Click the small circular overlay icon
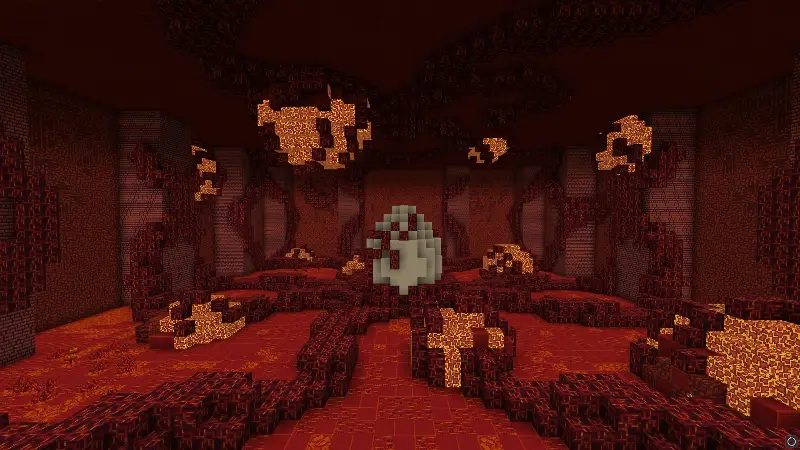Viewport: 800px width, 450px height. (x=791, y=441)
